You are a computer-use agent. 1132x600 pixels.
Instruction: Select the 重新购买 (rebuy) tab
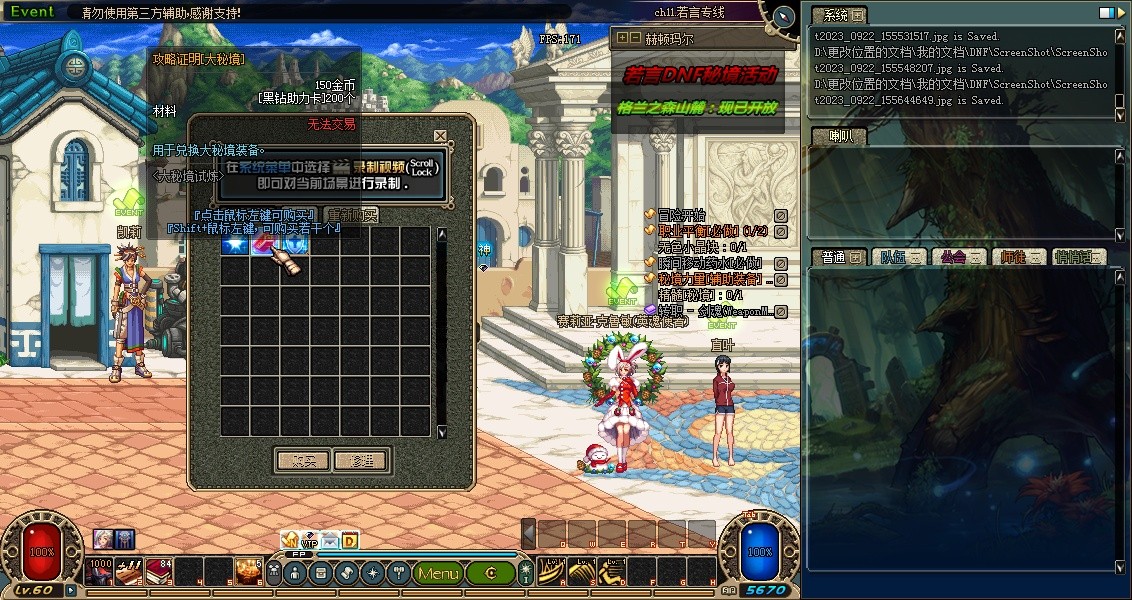click(x=352, y=215)
